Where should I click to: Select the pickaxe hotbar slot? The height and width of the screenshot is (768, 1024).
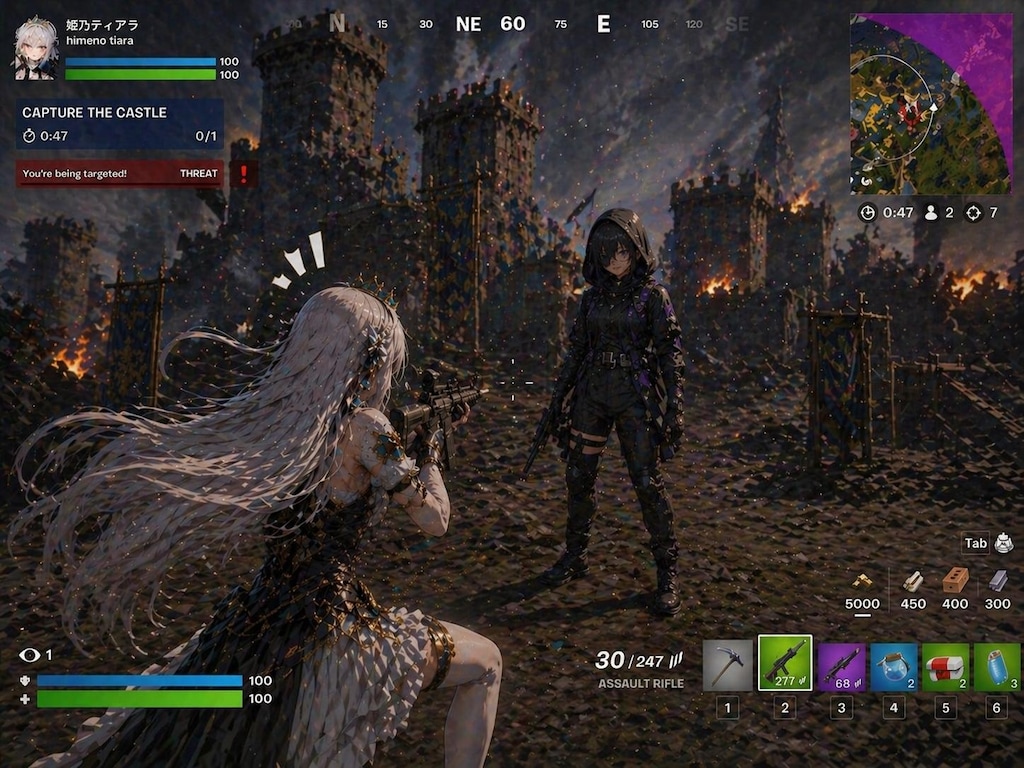click(727, 665)
